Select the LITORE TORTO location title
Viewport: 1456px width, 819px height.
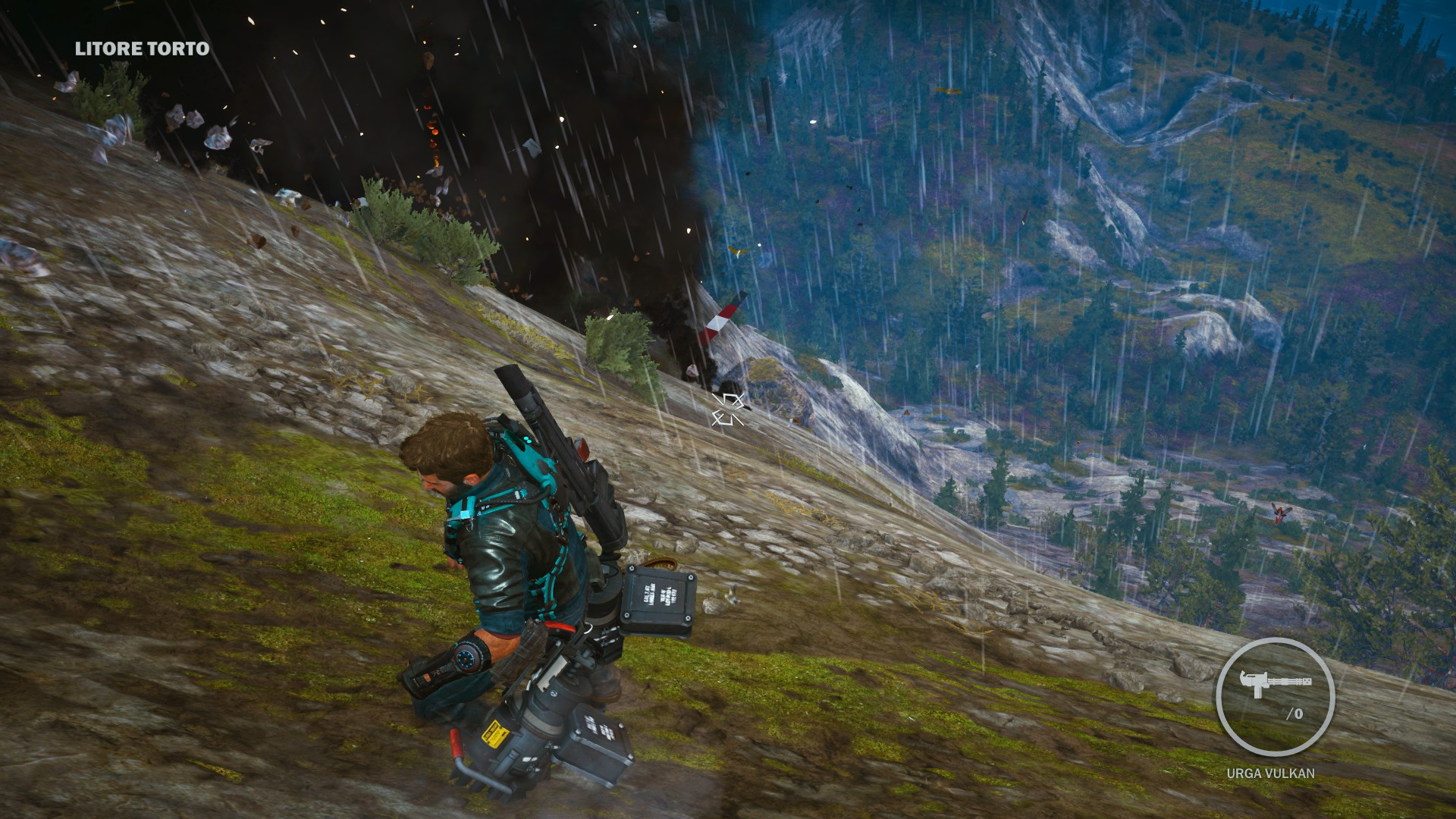140,49
